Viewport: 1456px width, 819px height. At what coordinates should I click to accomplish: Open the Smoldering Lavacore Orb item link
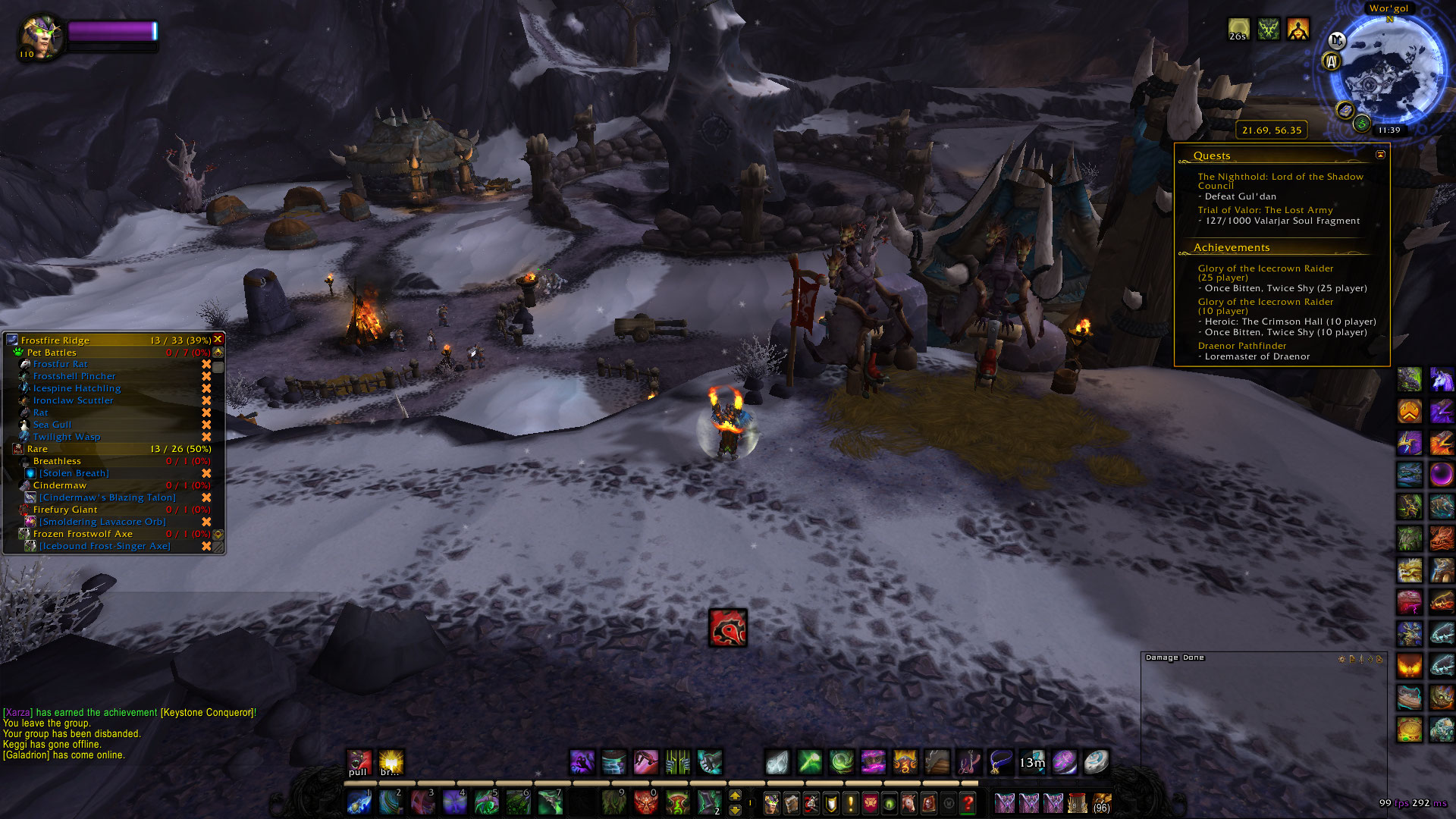click(x=102, y=522)
